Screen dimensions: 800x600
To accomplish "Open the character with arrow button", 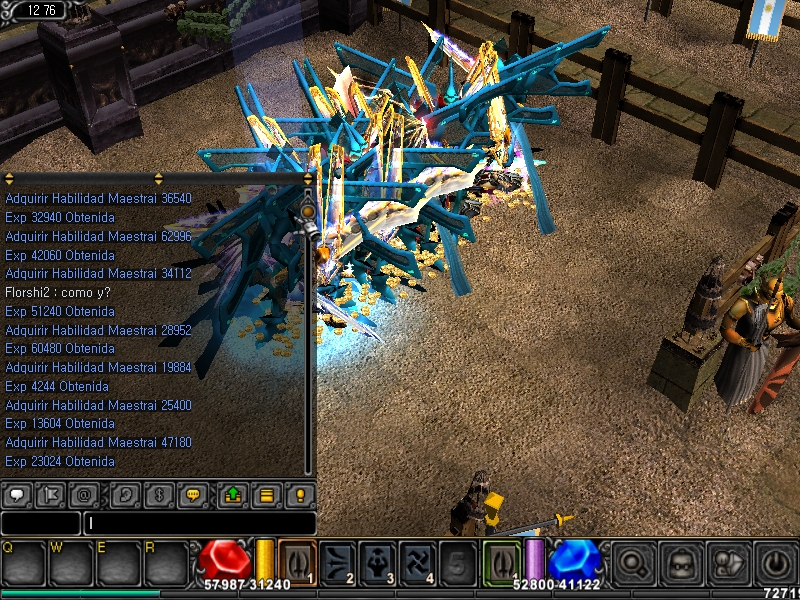I will [727, 562].
